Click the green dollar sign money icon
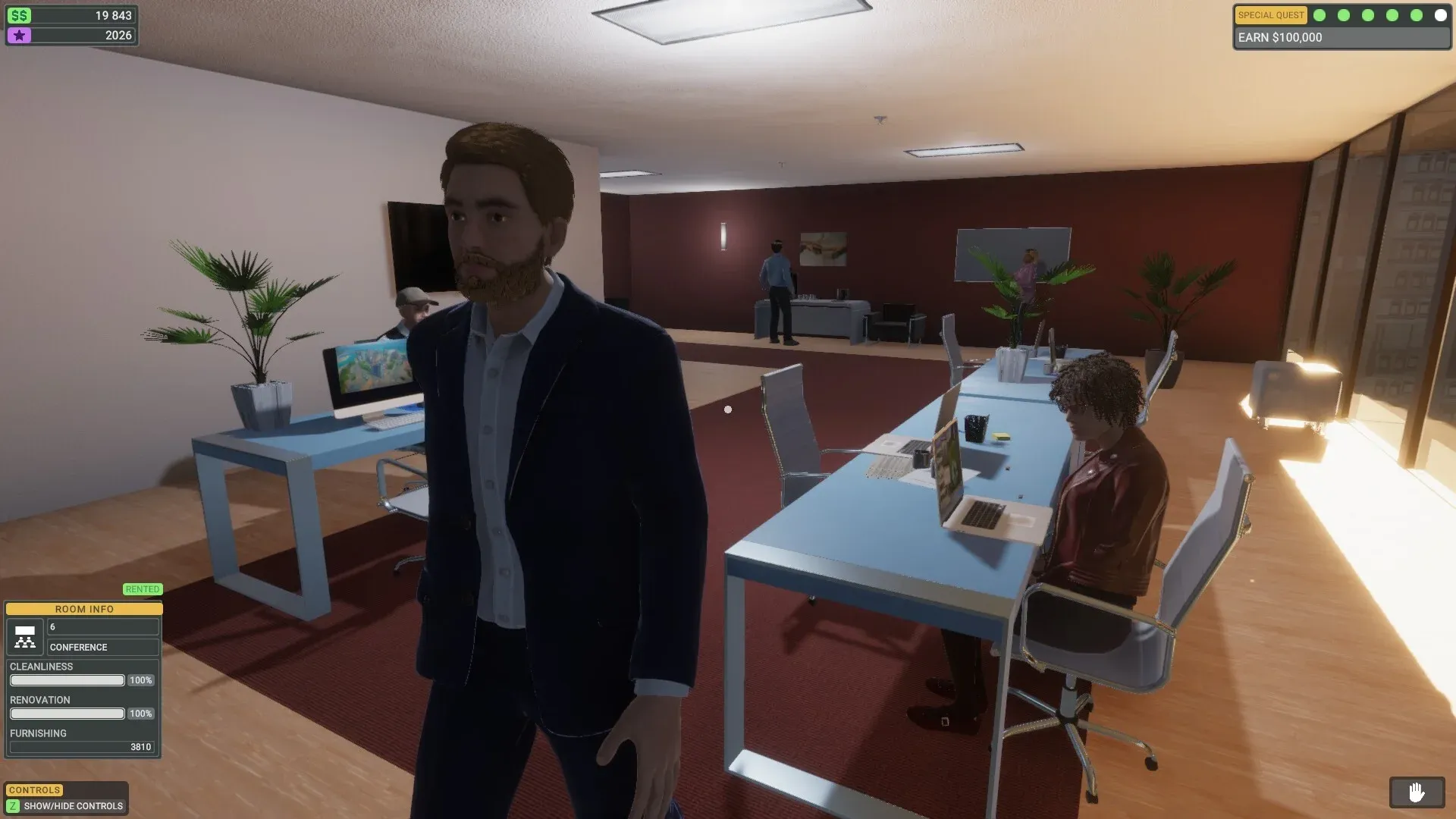1456x819 pixels. point(21,14)
